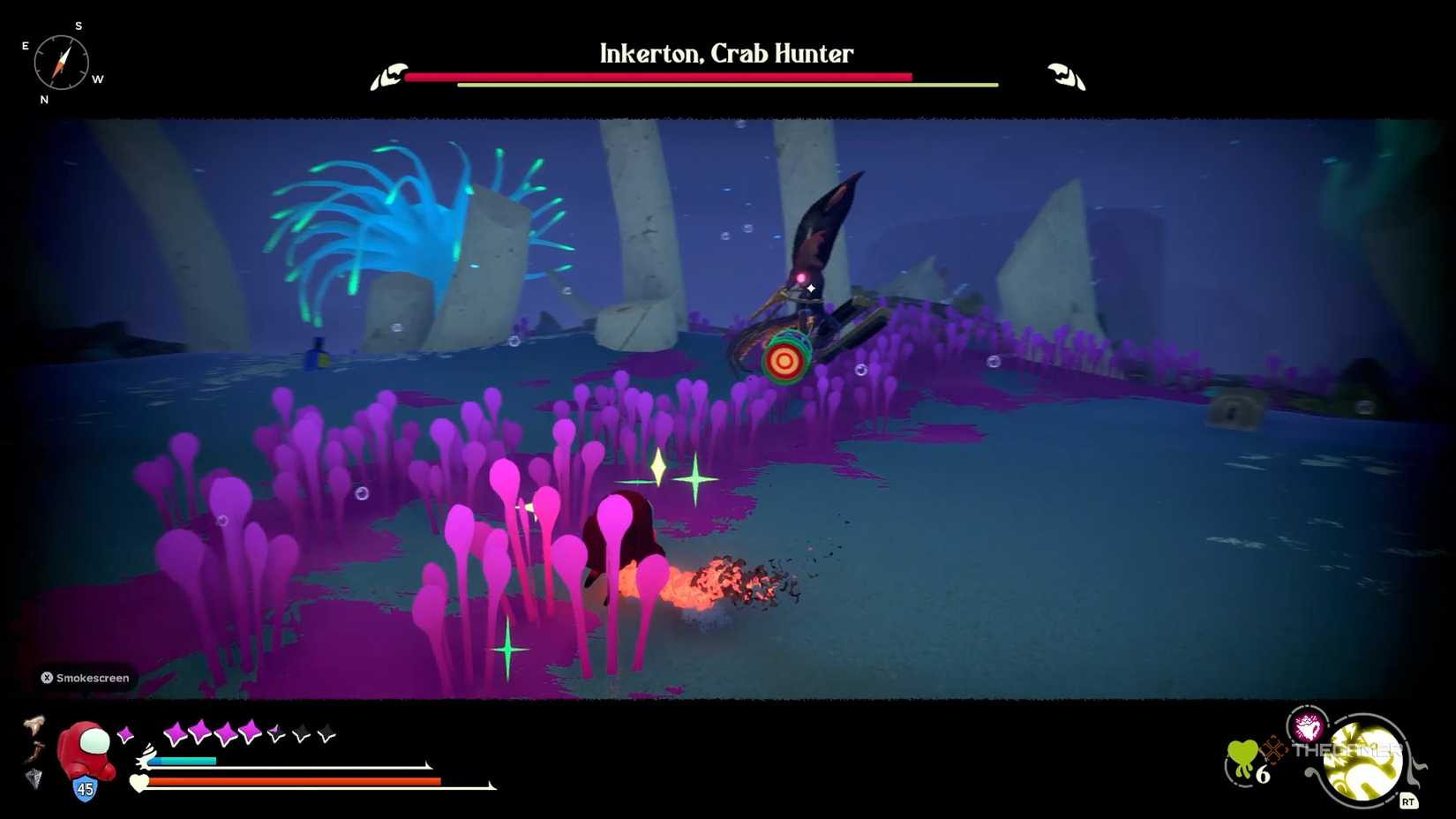This screenshot has height=819, width=1456.
Task: Click the winged stamina icon
Action: click(145, 757)
